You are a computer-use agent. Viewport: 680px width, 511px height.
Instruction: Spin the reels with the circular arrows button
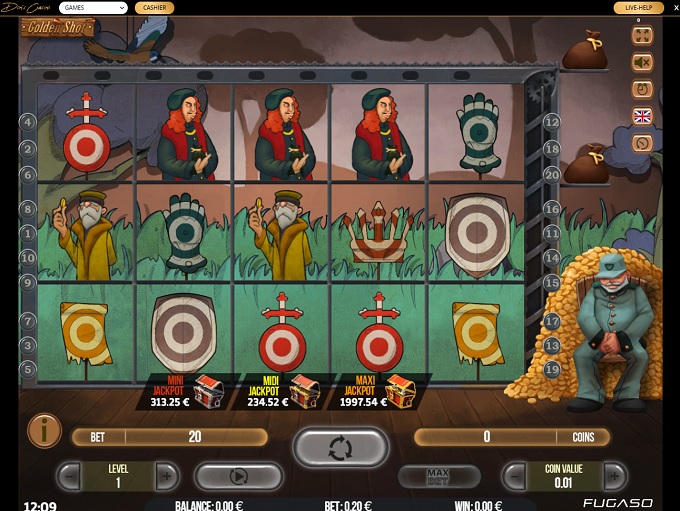(x=340, y=447)
